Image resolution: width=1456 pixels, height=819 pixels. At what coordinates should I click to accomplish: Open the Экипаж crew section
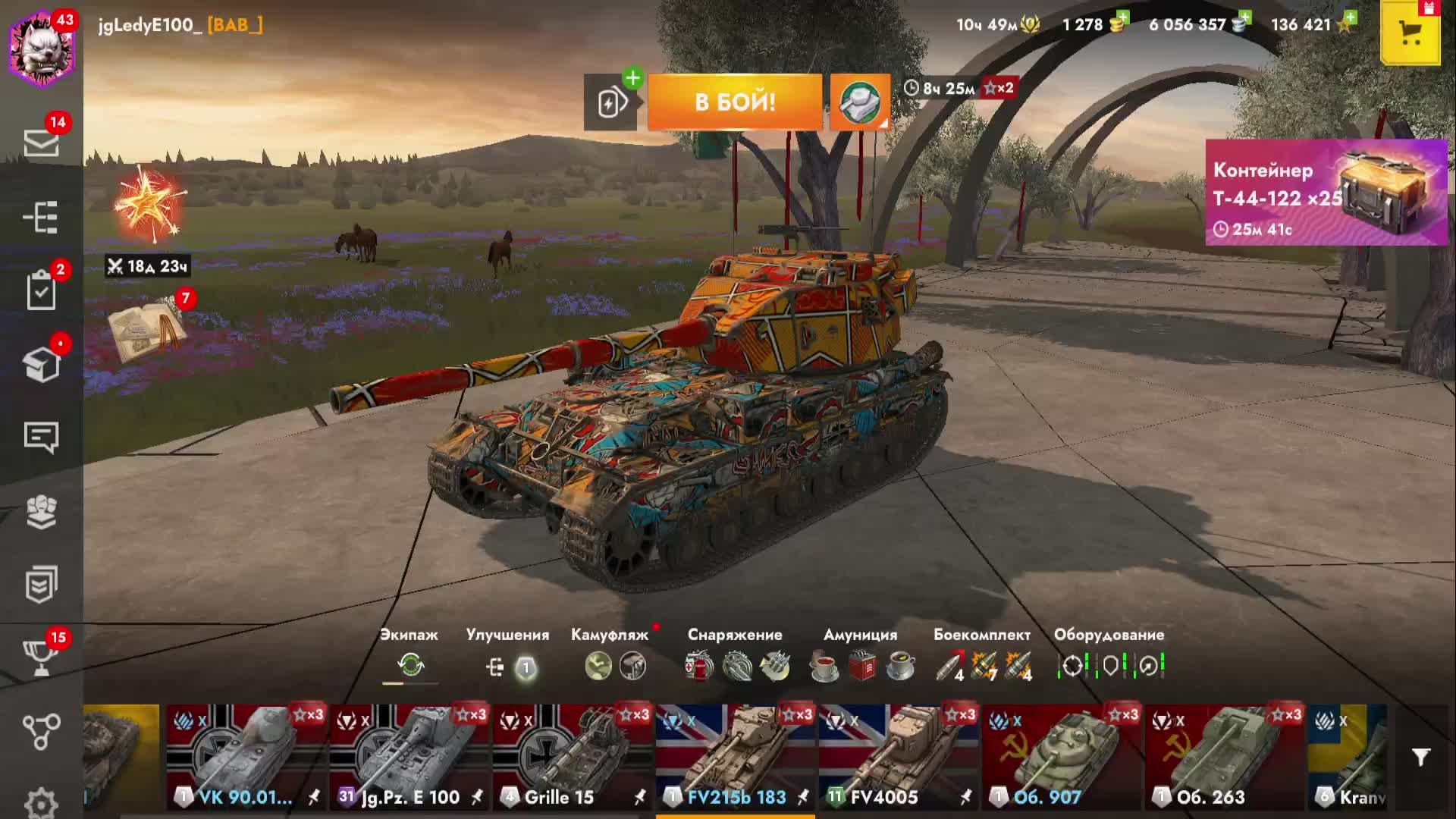410,665
